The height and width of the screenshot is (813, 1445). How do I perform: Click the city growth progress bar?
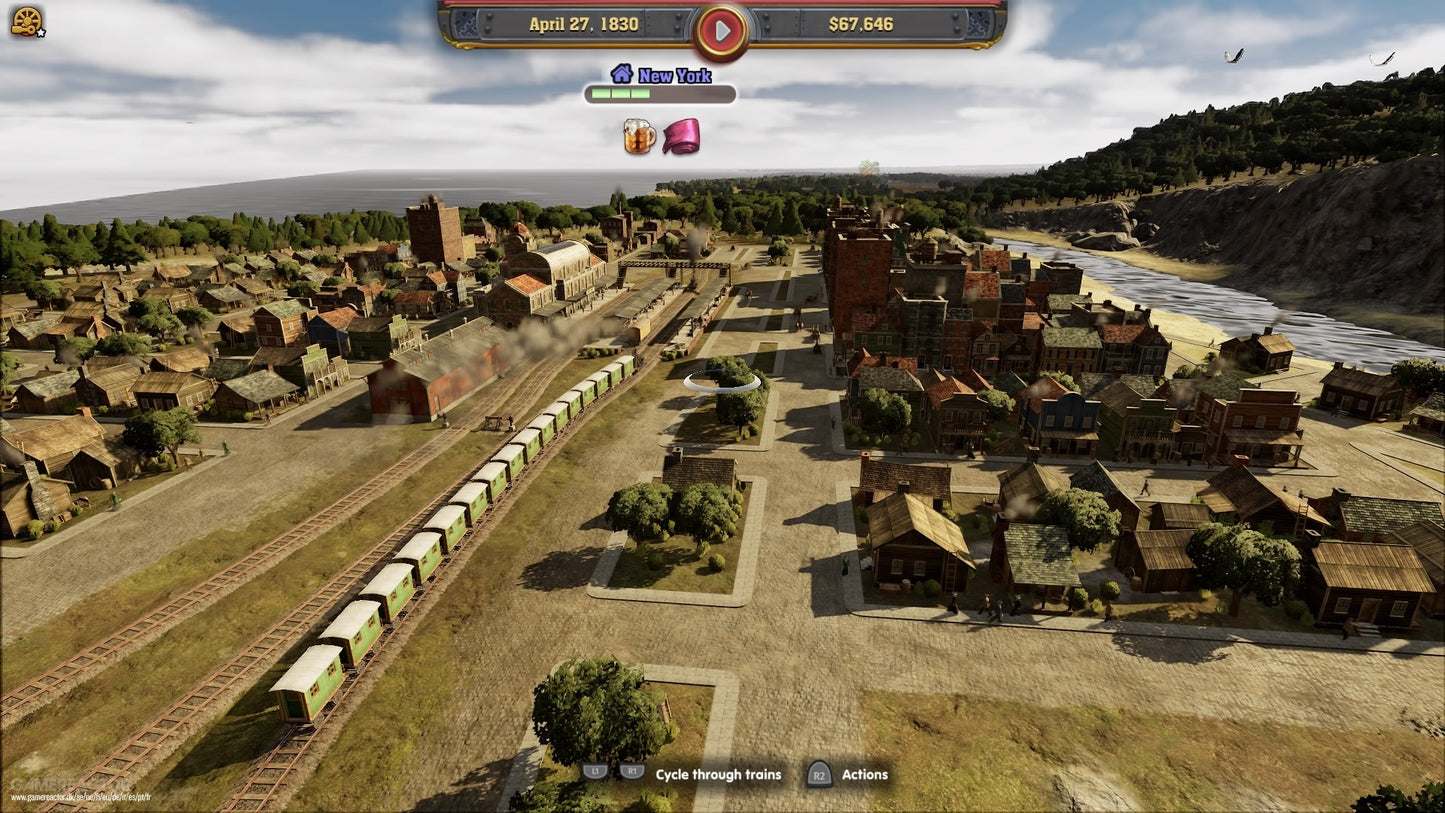(659, 94)
